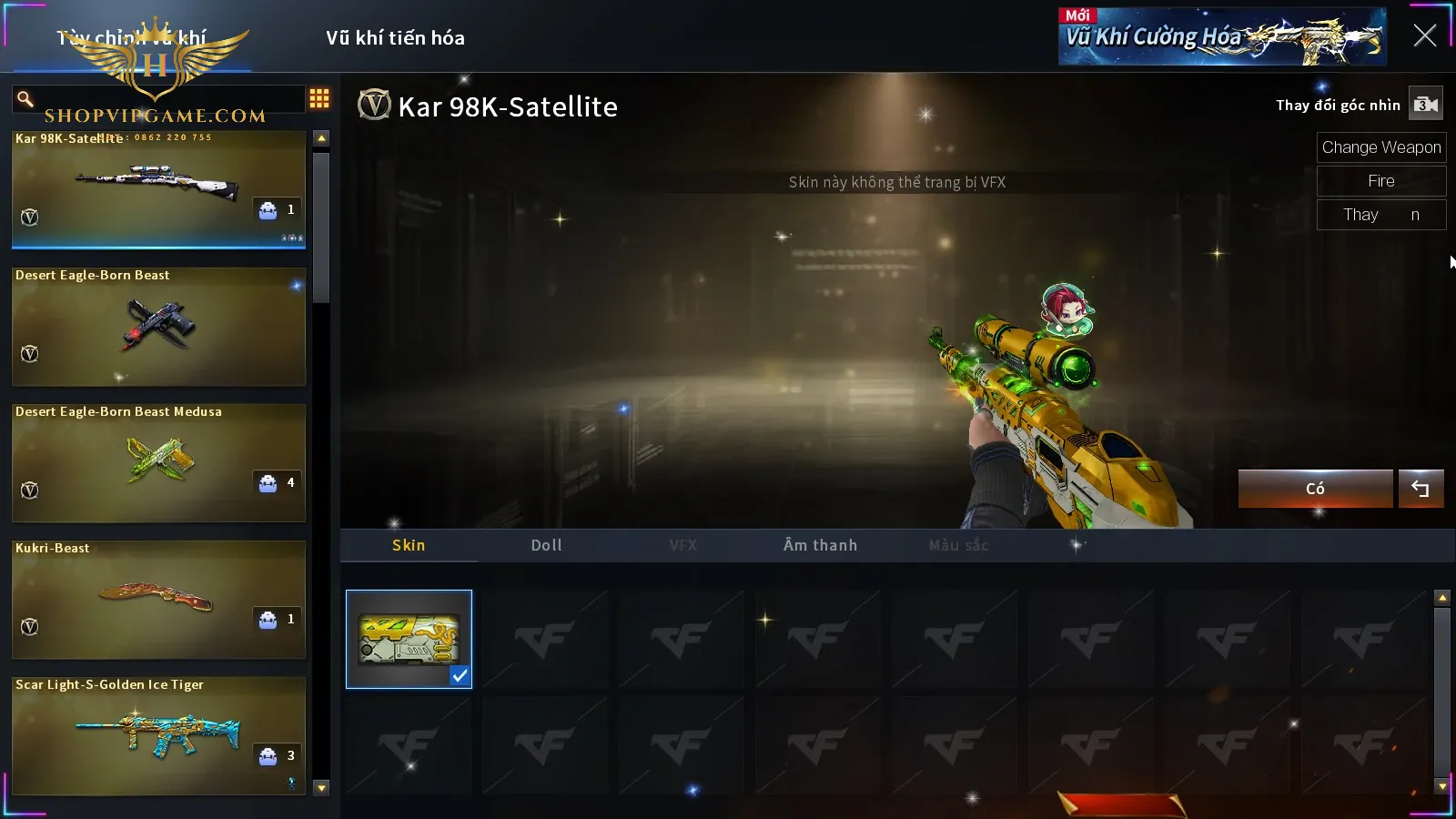
Task: Open the Doll tab
Action: 546,545
